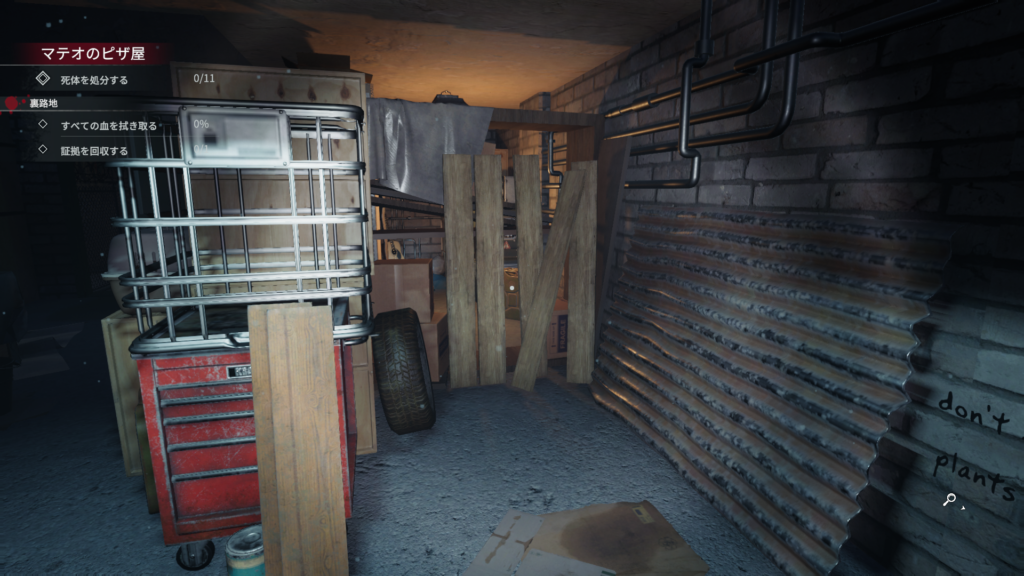The image size is (1024, 576).
Task: Choose the 証拠を回収する objective
Action: [x=94, y=151]
